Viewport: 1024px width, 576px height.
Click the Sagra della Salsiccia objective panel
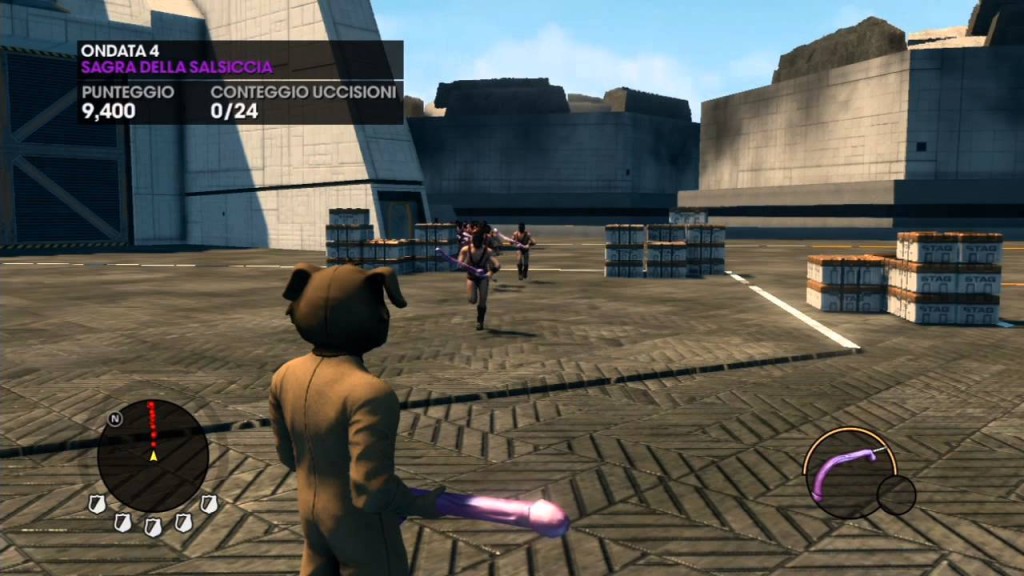tap(240, 82)
